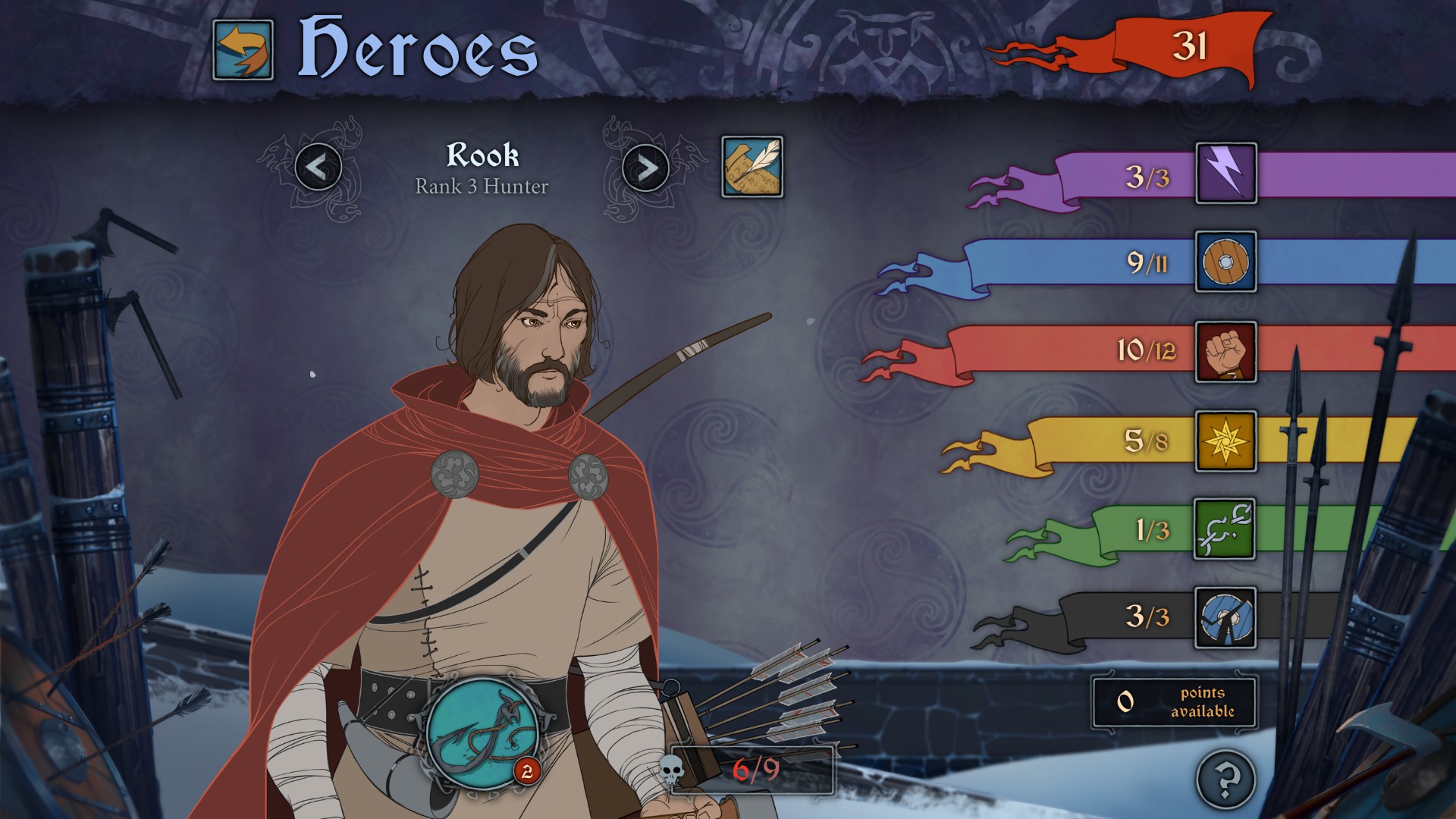Advance to next hero with right arrow
Viewport: 1456px width, 819px height.
pyautogui.click(x=644, y=168)
